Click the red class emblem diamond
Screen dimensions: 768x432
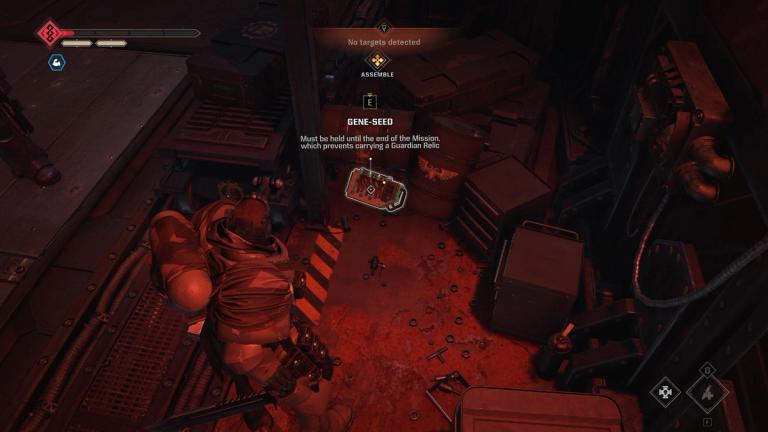tap(49, 34)
